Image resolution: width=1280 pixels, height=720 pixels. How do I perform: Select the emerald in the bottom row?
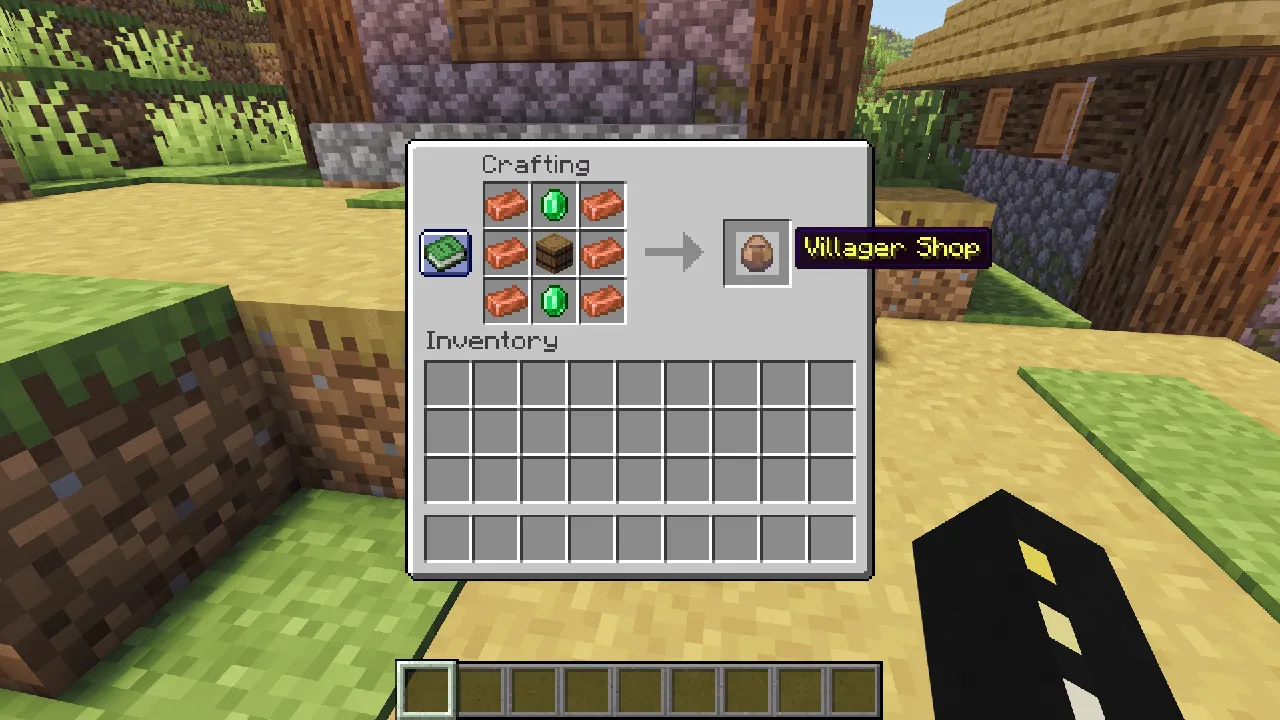pyautogui.click(x=554, y=300)
